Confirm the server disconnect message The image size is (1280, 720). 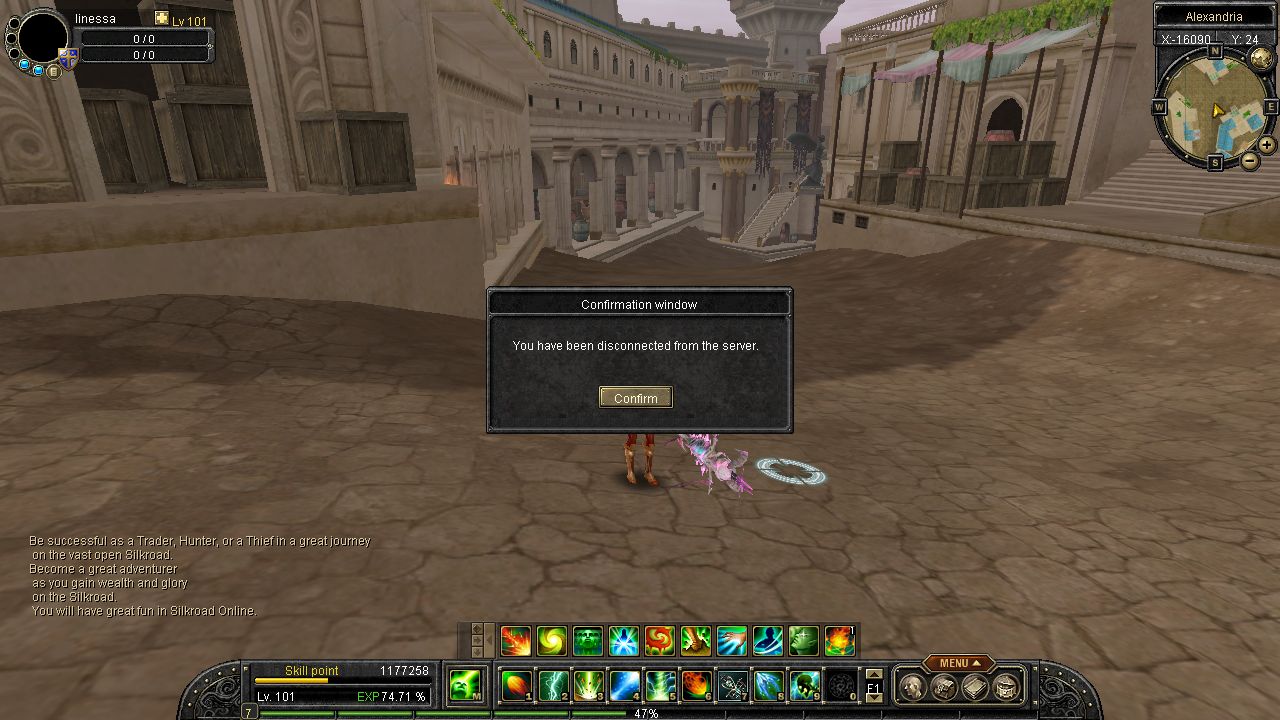[635, 398]
